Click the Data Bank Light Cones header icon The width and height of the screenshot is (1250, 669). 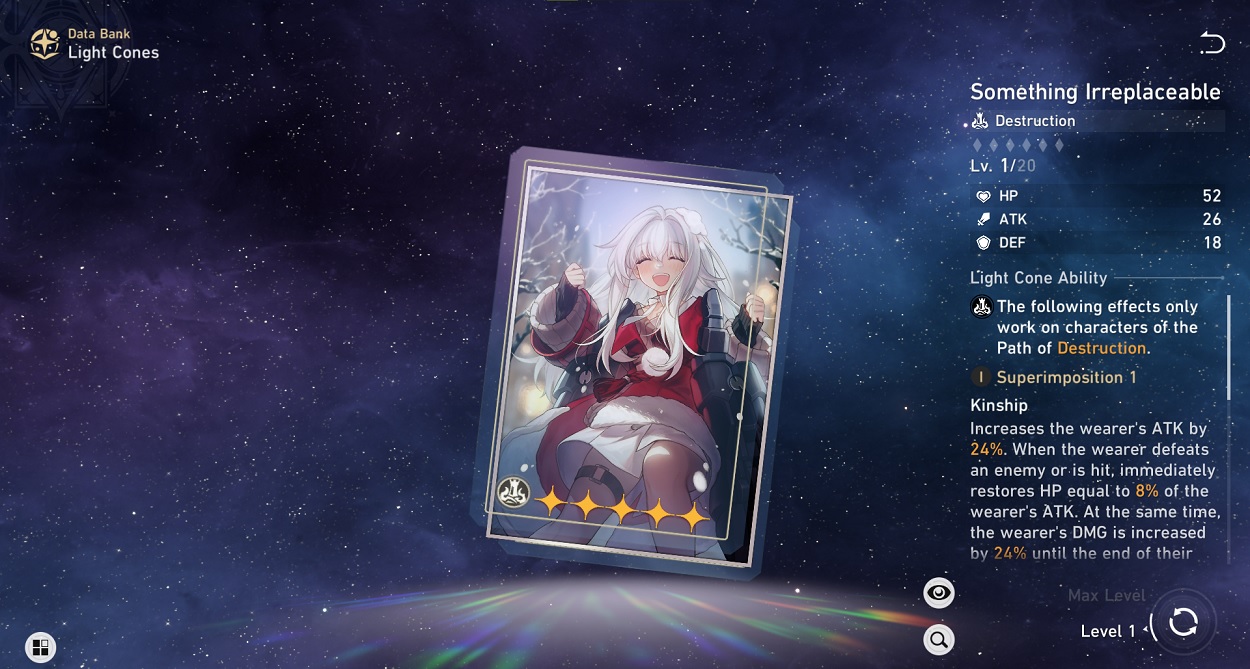[45, 43]
